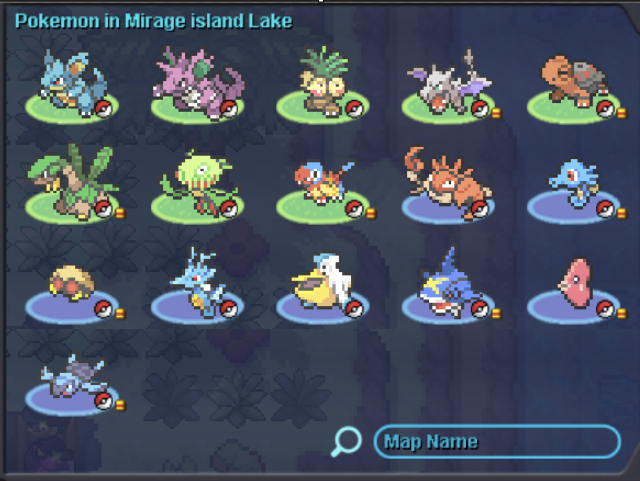This screenshot has width=640, height=481.
Task: Pick the Aerodactyl entry
Action: (446, 84)
